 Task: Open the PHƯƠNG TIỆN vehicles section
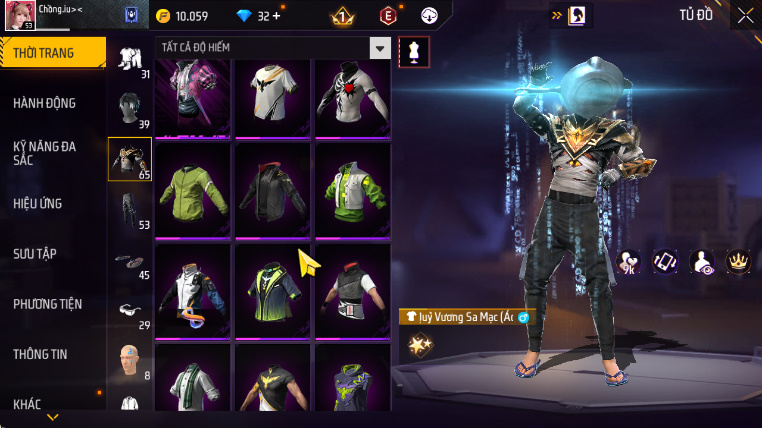click(48, 303)
